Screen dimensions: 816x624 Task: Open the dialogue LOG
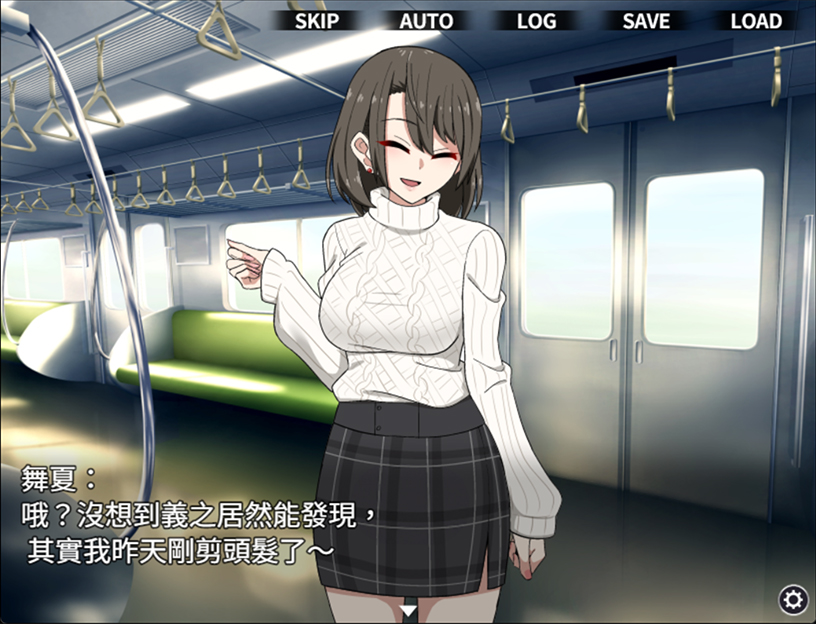tap(536, 21)
